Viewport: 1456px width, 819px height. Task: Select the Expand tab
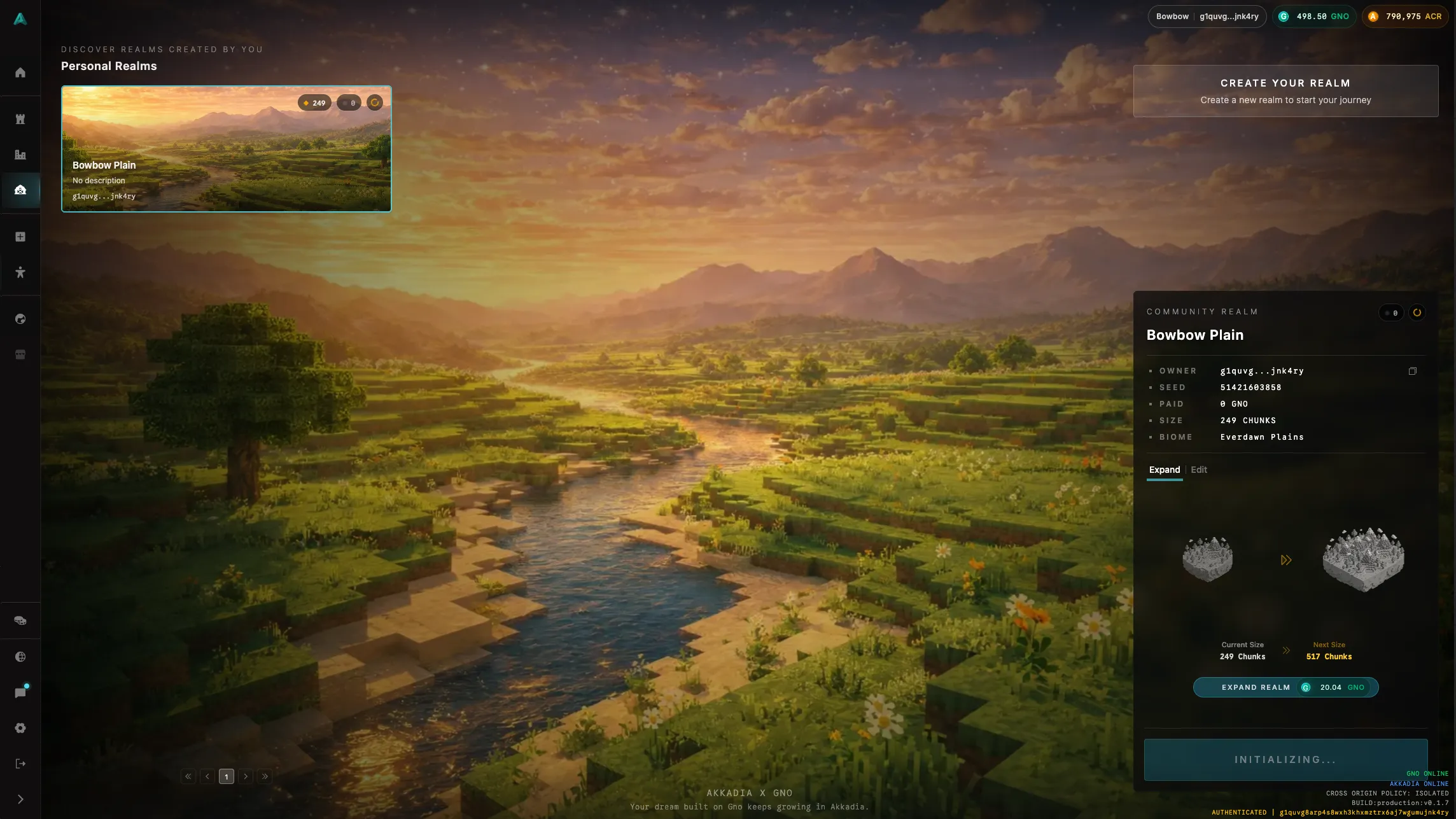(x=1164, y=470)
